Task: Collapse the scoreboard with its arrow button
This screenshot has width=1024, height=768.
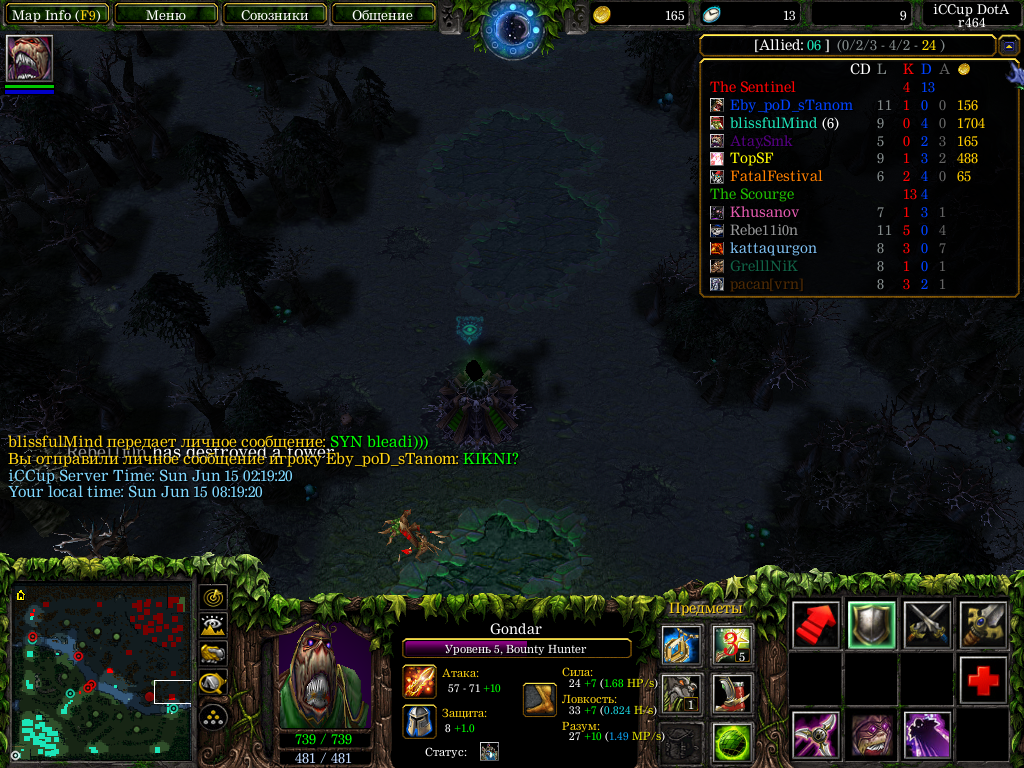Action: pos(1009,46)
